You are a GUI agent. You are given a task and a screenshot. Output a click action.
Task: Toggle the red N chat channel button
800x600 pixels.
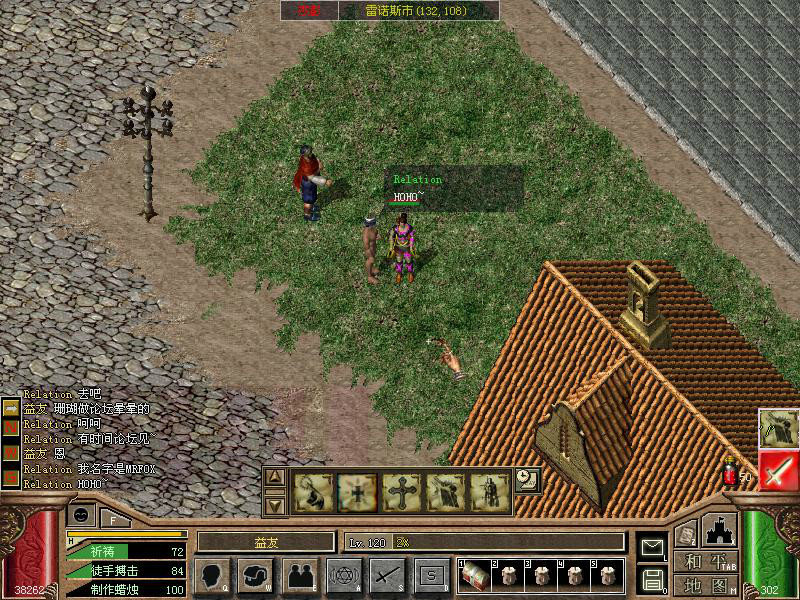coord(11,426)
